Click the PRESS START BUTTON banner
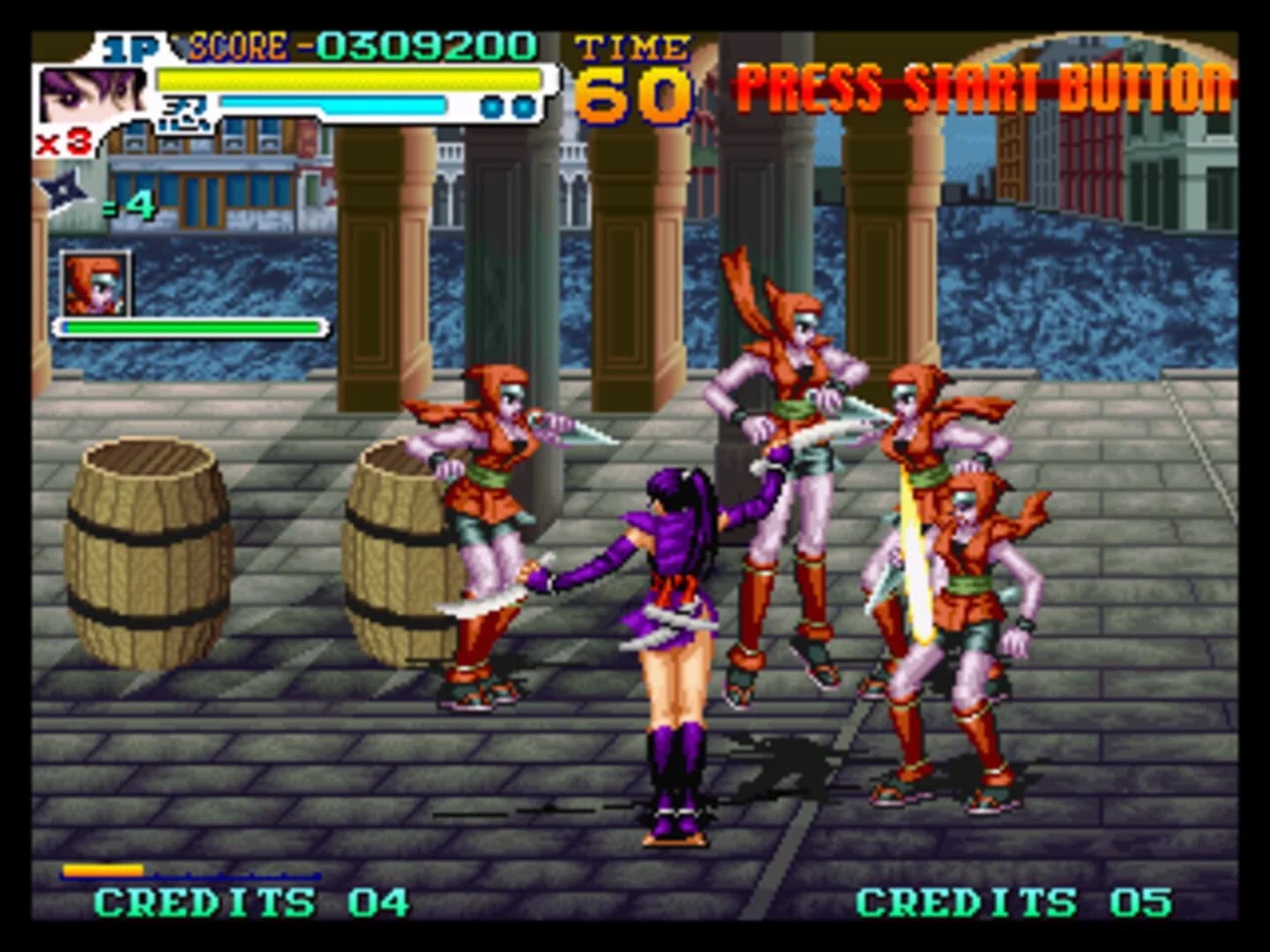Viewport: 1270px width, 952px height. point(979,84)
